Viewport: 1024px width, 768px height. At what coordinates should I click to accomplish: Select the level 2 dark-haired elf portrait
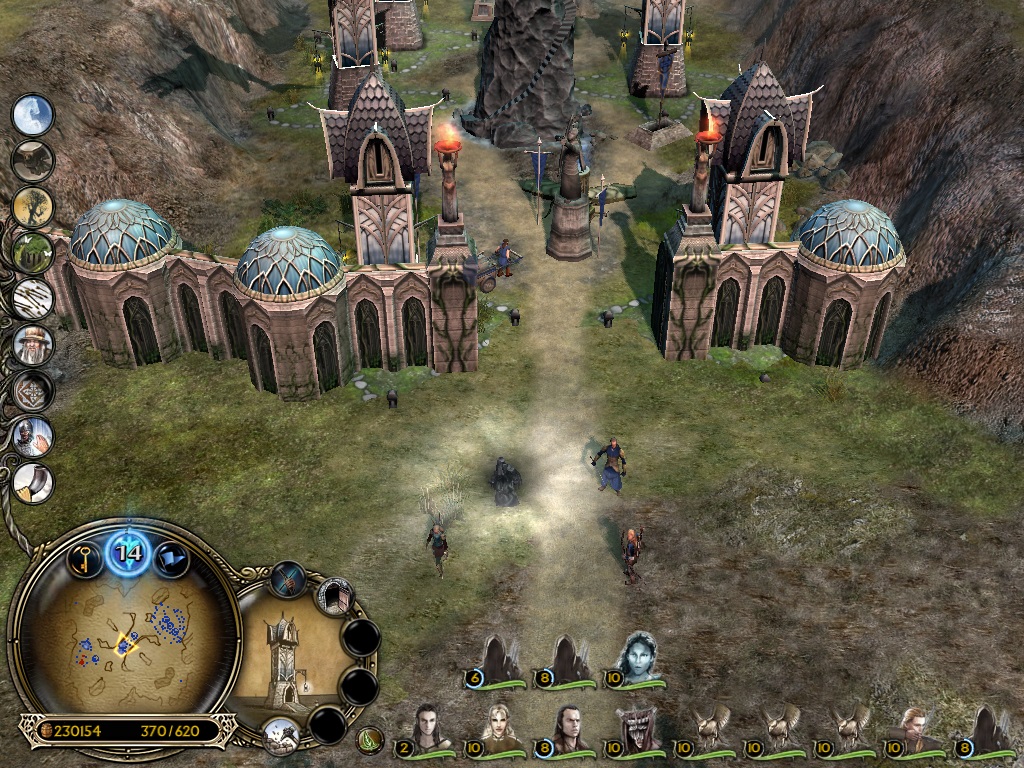tap(427, 729)
